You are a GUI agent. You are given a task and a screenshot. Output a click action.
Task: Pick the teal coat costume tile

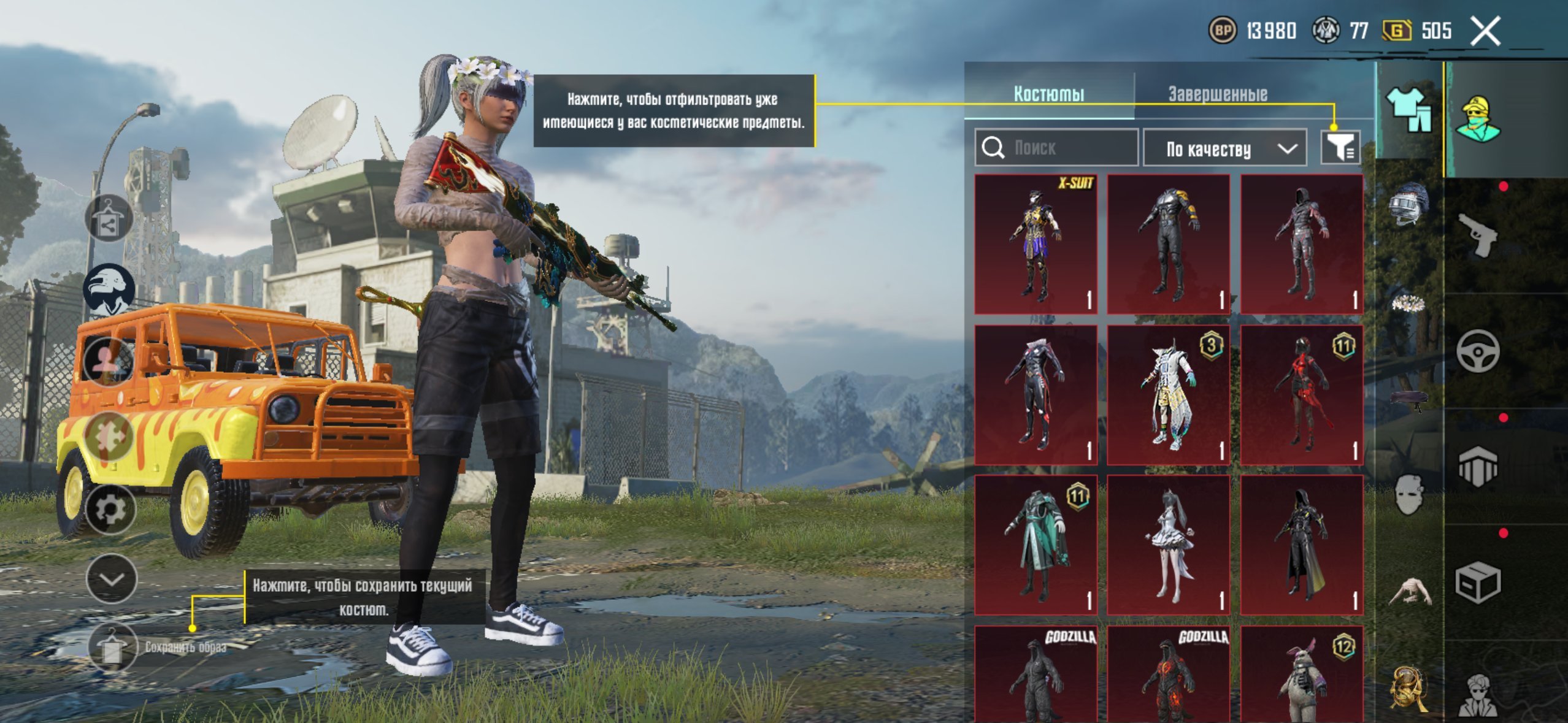[x=1036, y=545]
